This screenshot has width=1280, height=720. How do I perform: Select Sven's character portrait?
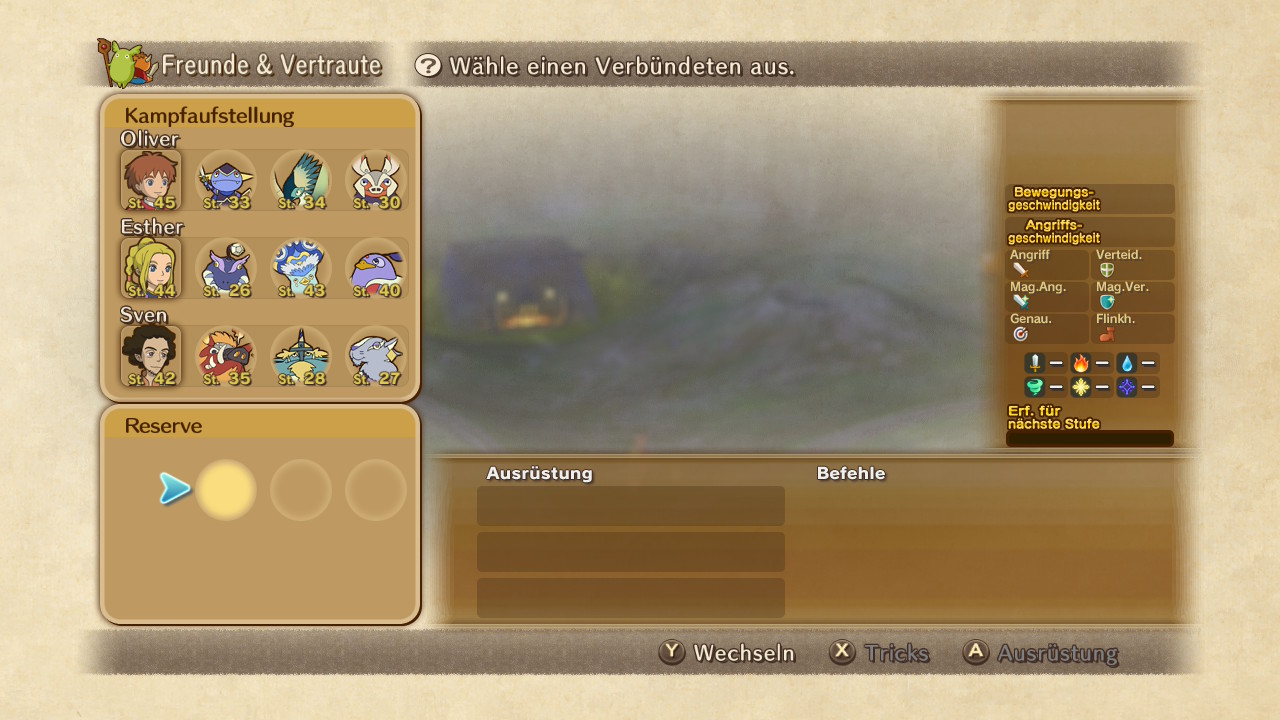pyautogui.click(x=151, y=356)
